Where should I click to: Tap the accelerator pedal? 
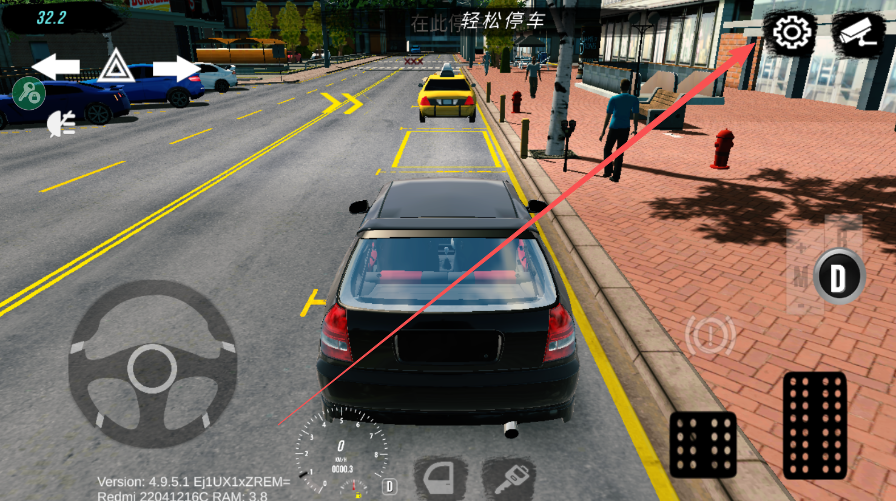point(815,424)
